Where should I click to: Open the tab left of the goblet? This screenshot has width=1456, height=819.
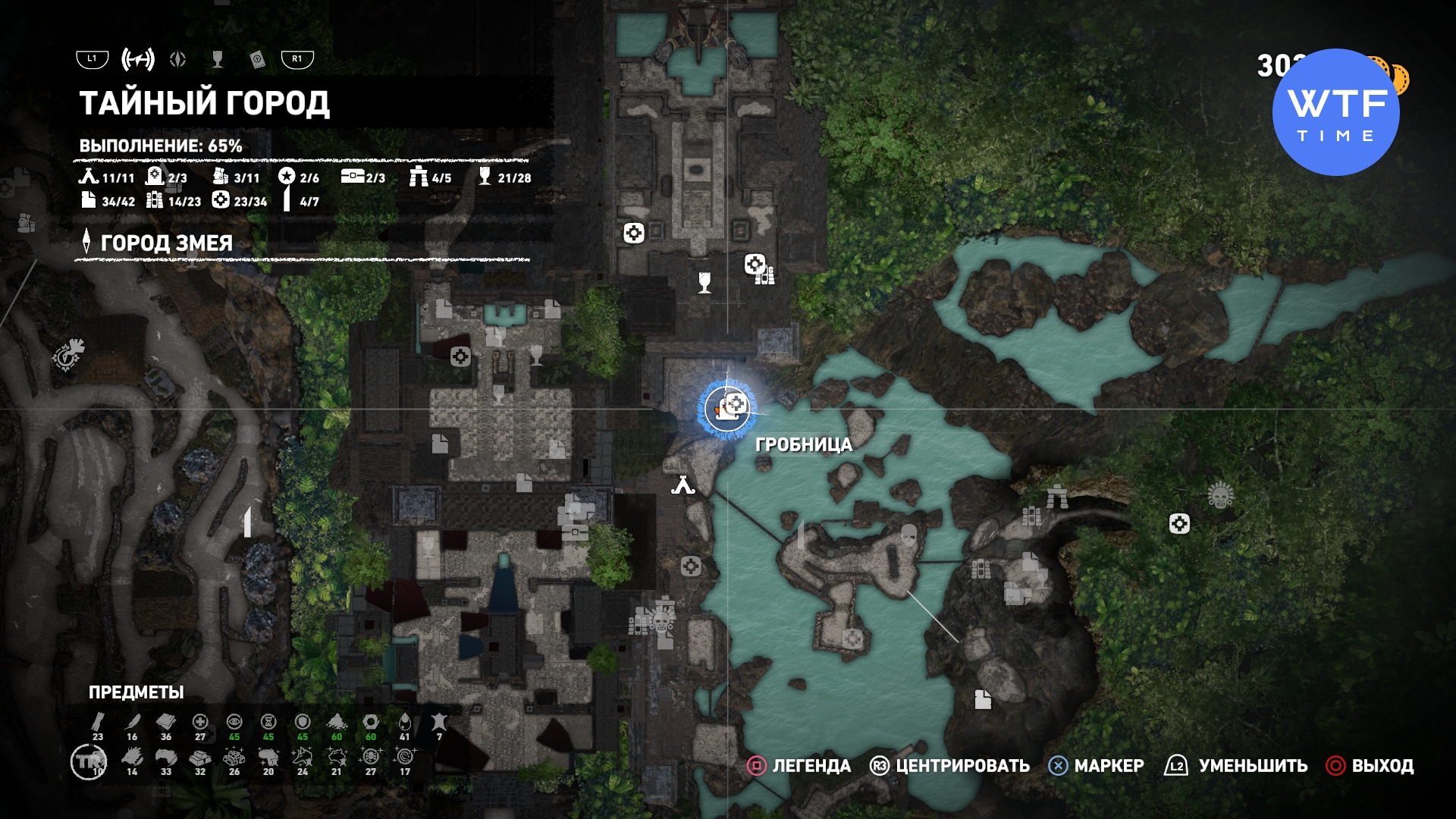coord(178,59)
